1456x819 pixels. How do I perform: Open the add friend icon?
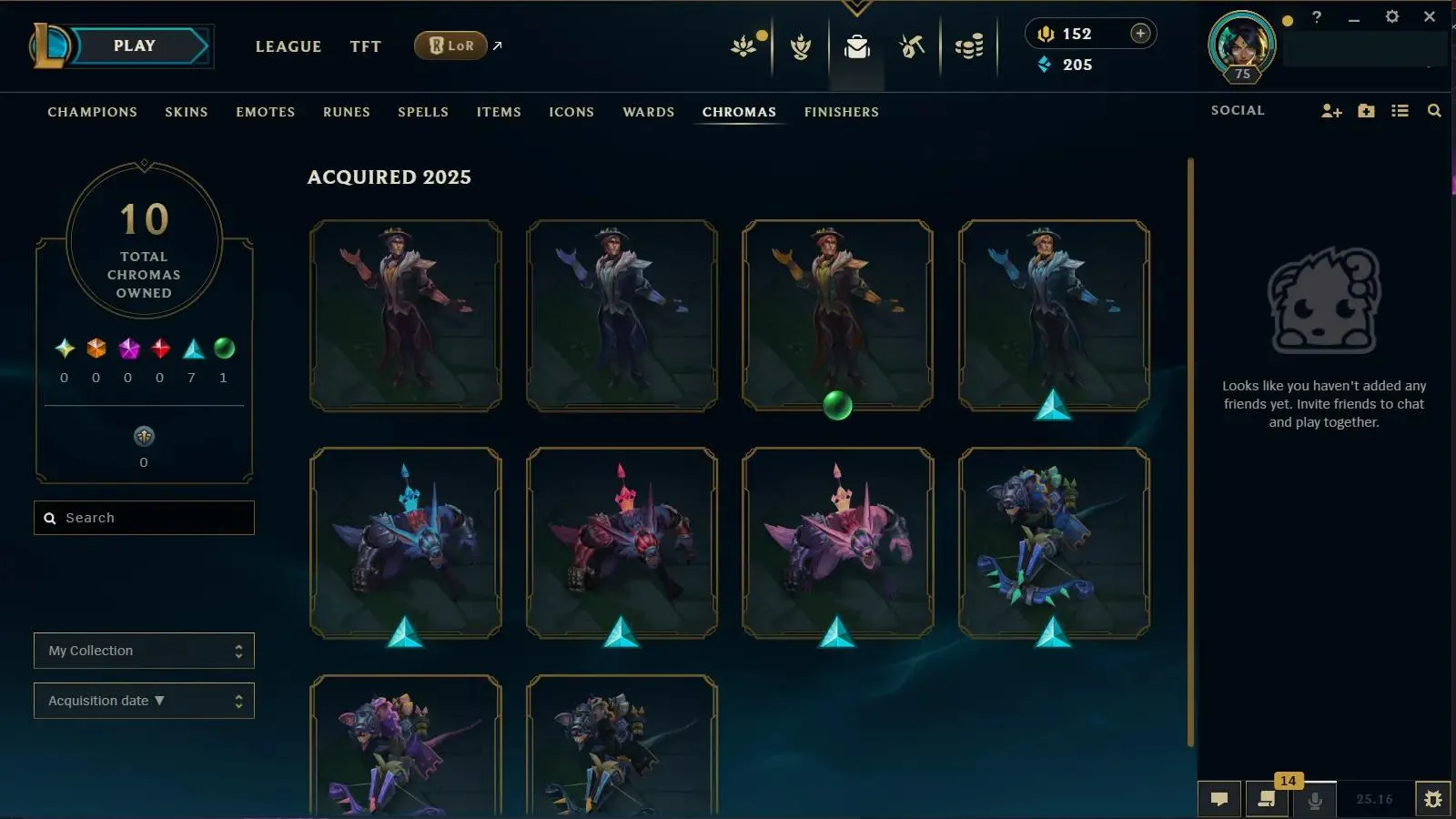click(x=1332, y=110)
